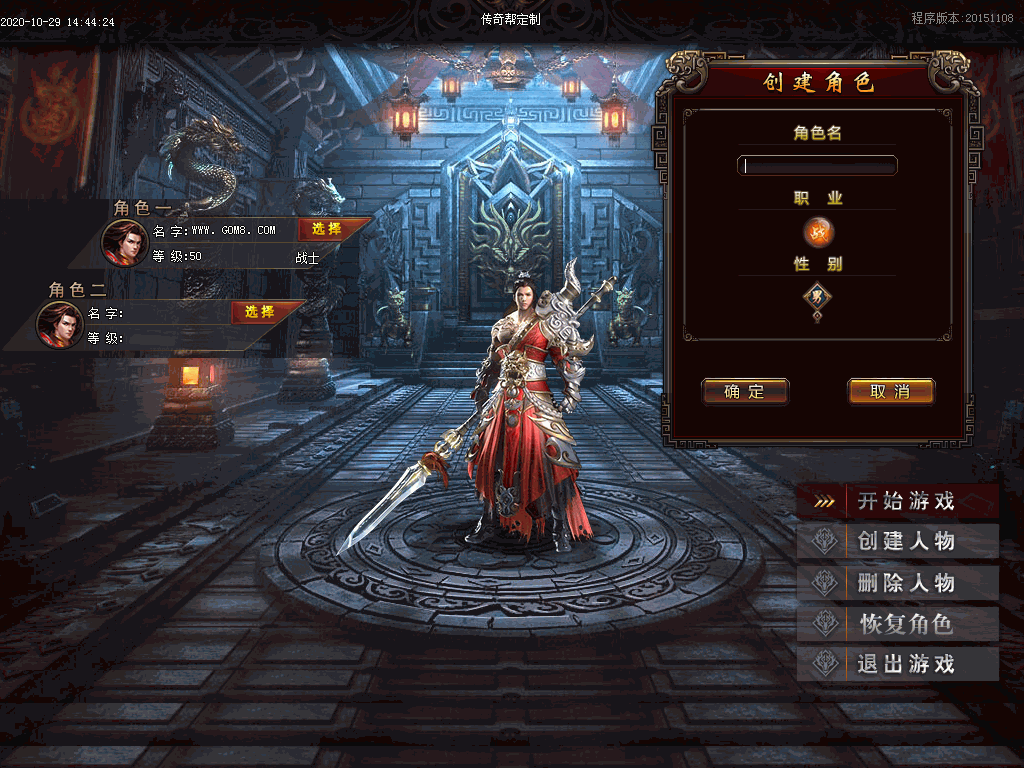Choose the male gender icon under 性别

tap(818, 296)
